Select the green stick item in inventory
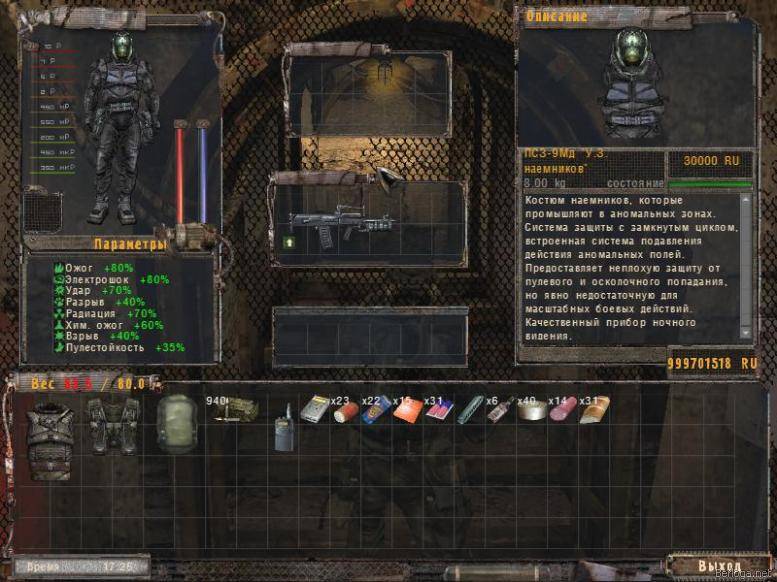 point(468,411)
